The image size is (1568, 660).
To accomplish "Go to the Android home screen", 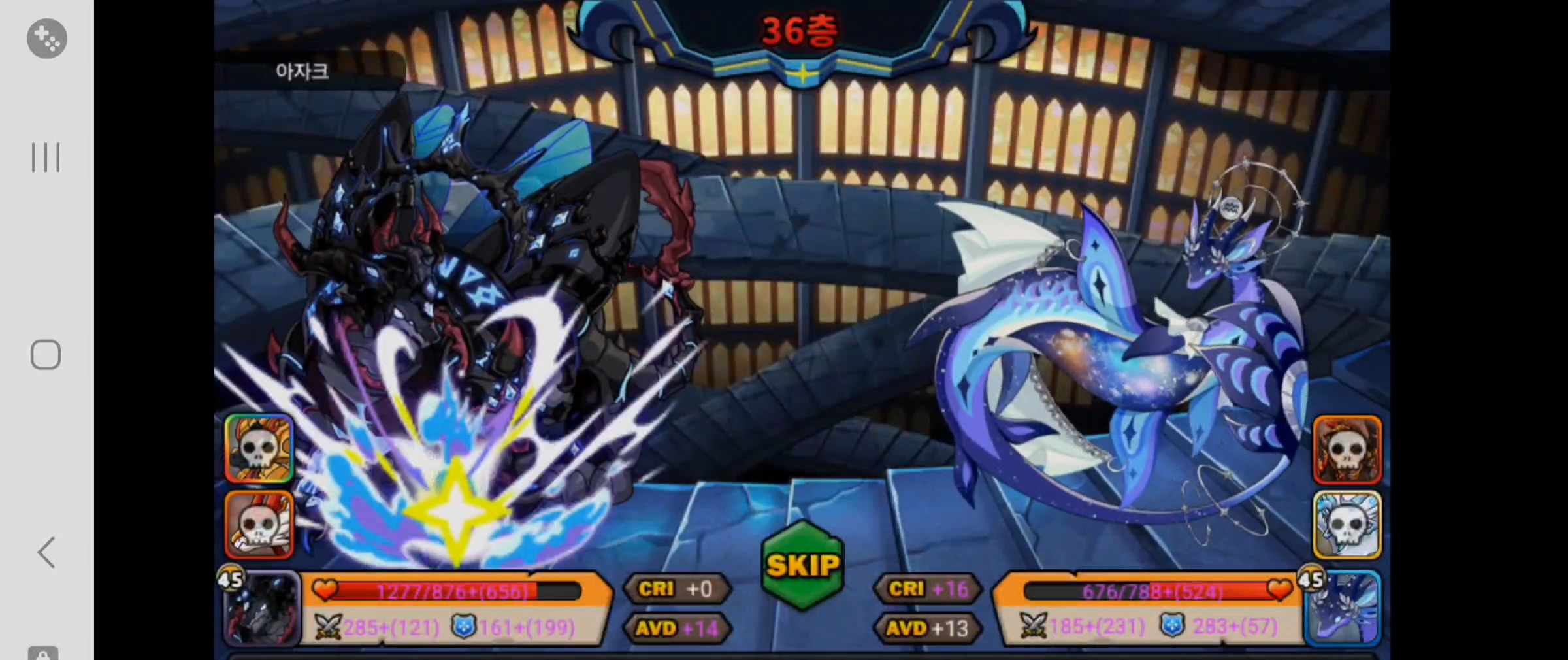I will (46, 355).
